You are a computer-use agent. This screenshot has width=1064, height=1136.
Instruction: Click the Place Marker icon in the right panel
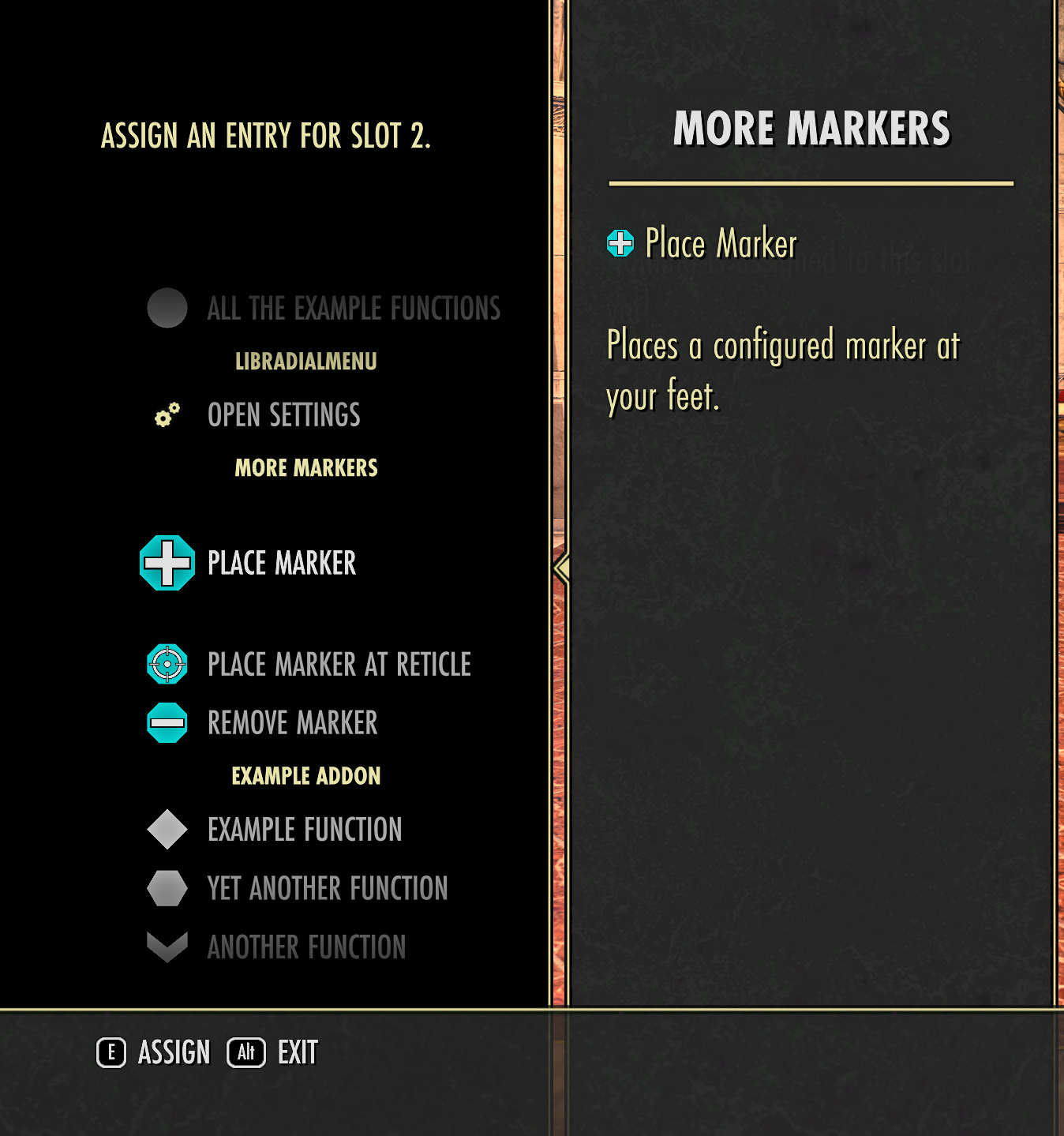[621, 244]
